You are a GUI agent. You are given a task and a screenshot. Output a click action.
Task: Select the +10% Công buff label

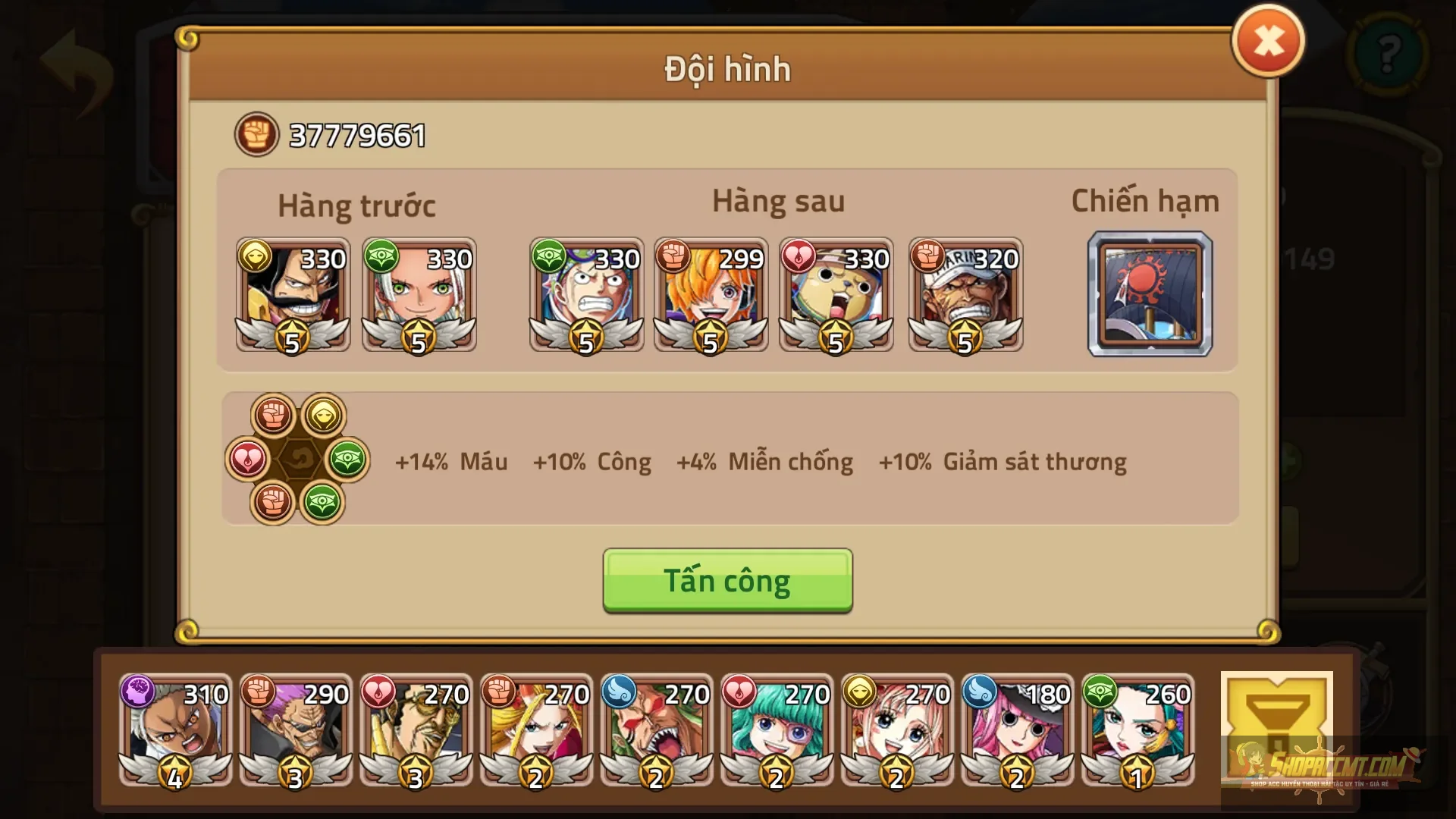592,462
